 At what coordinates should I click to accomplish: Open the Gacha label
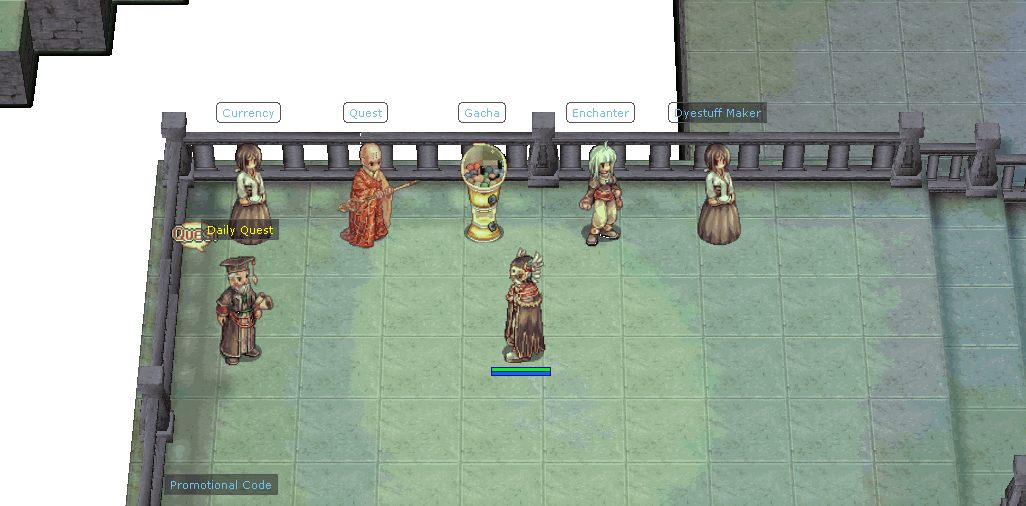(481, 113)
